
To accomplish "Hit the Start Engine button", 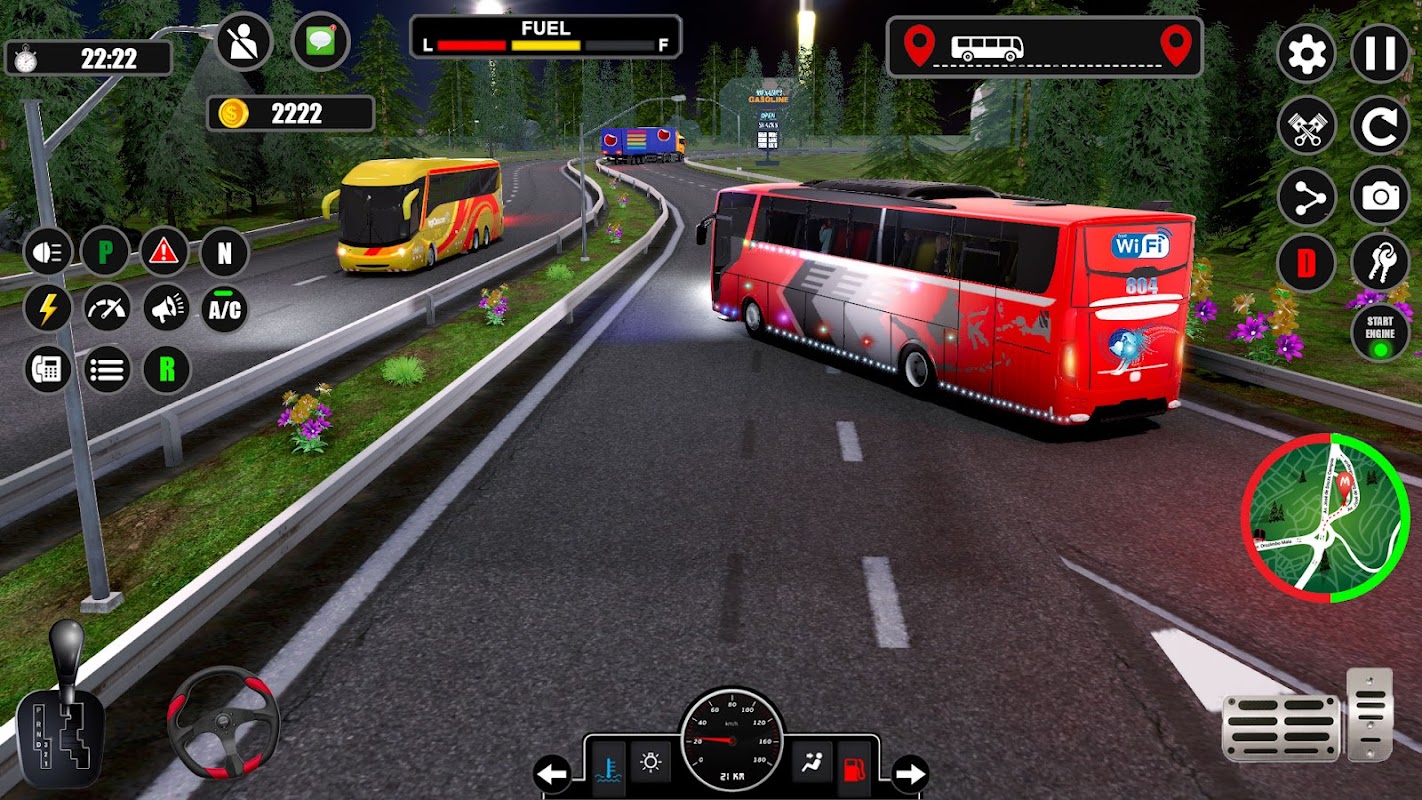I will (1380, 333).
